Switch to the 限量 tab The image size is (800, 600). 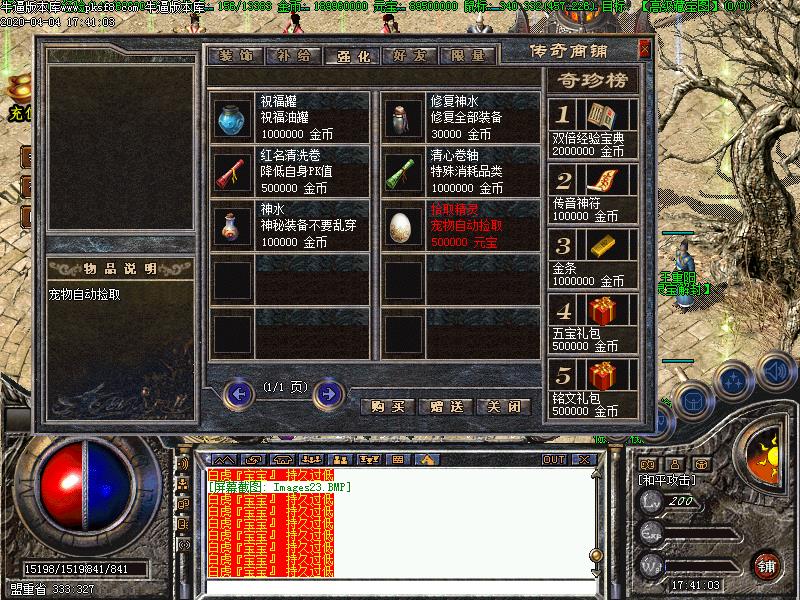467,55
